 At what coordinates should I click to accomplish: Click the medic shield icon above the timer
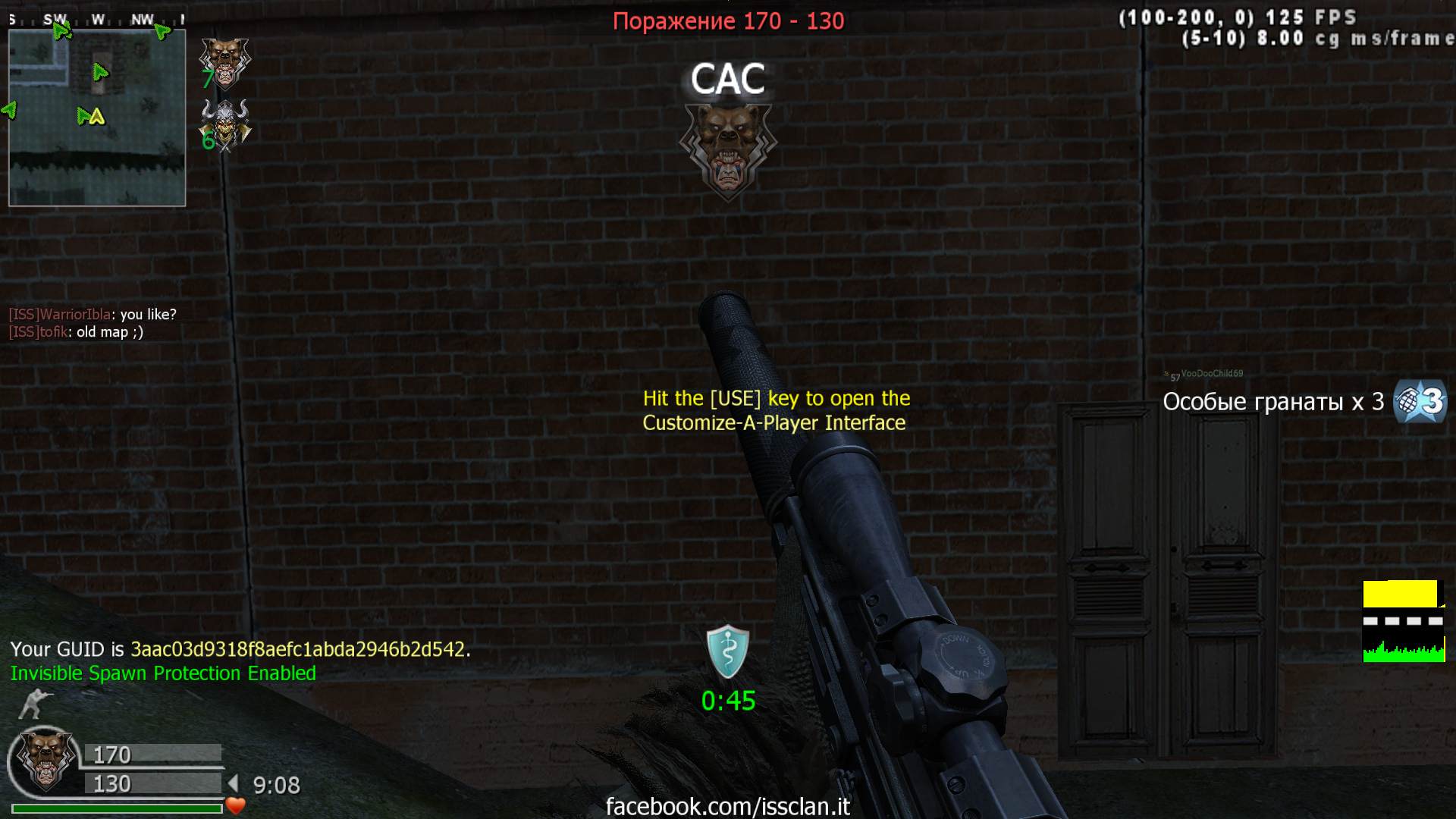[x=727, y=651]
